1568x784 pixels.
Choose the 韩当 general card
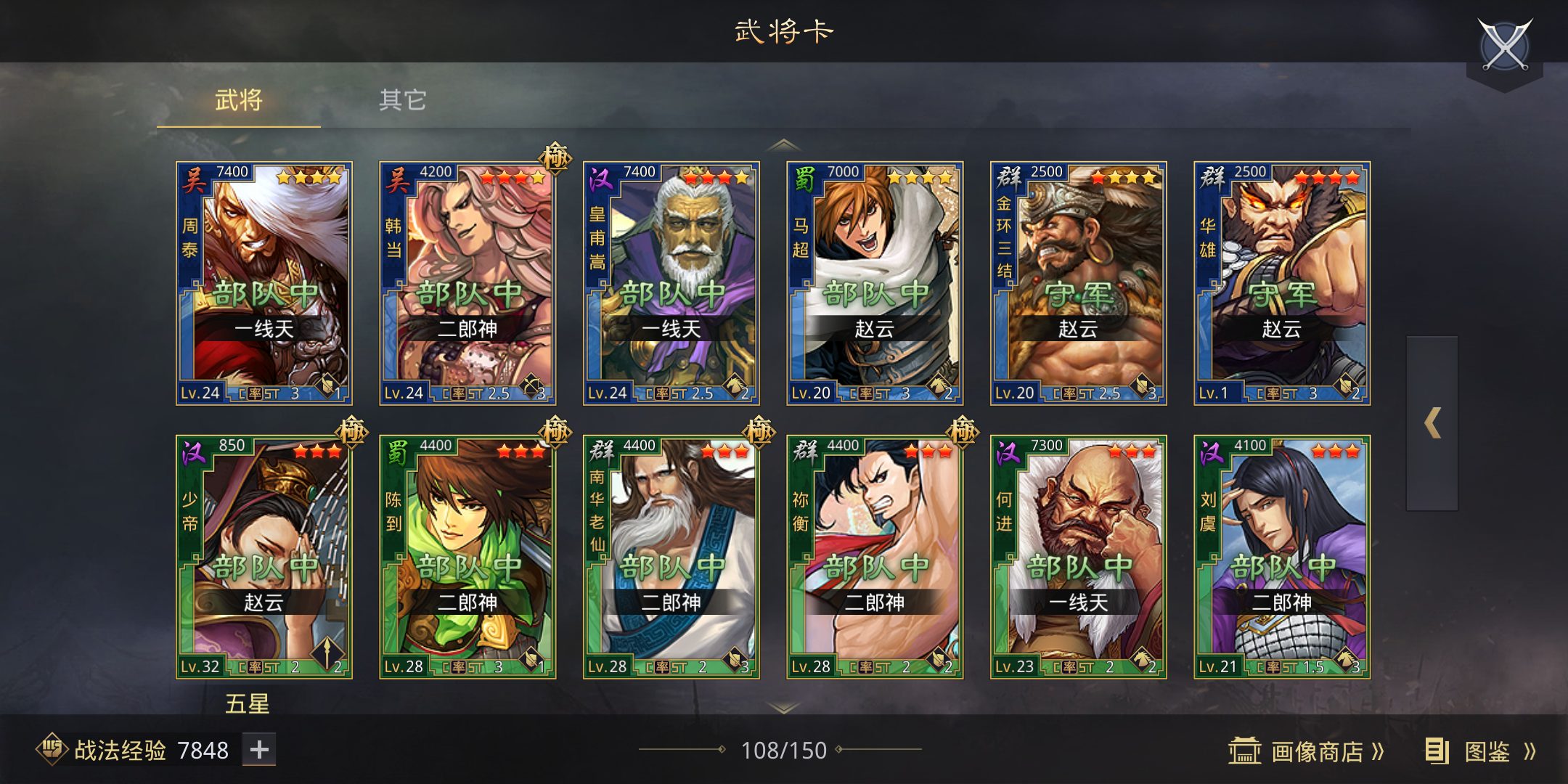click(x=467, y=283)
